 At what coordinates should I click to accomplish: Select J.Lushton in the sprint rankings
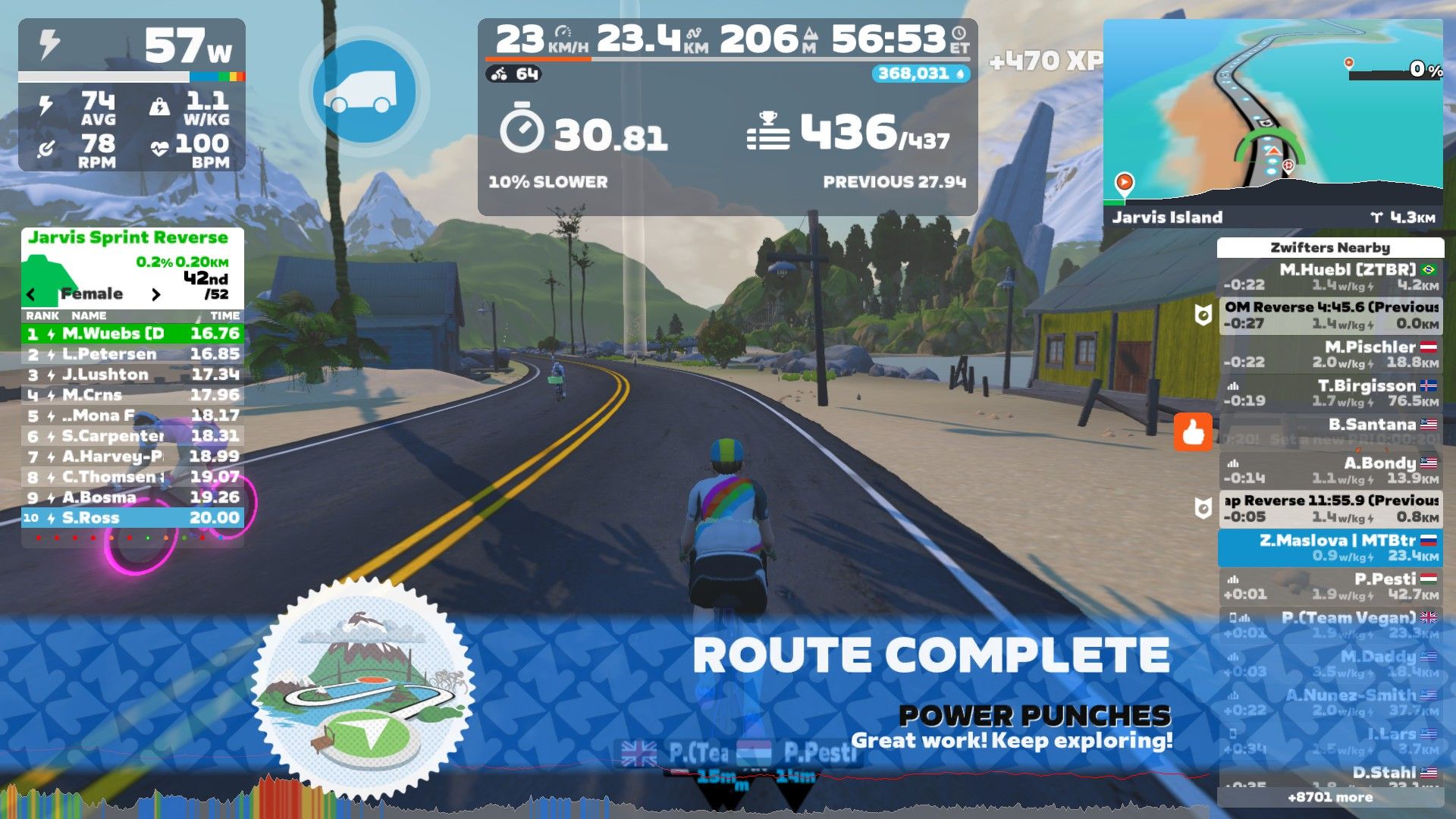133,375
